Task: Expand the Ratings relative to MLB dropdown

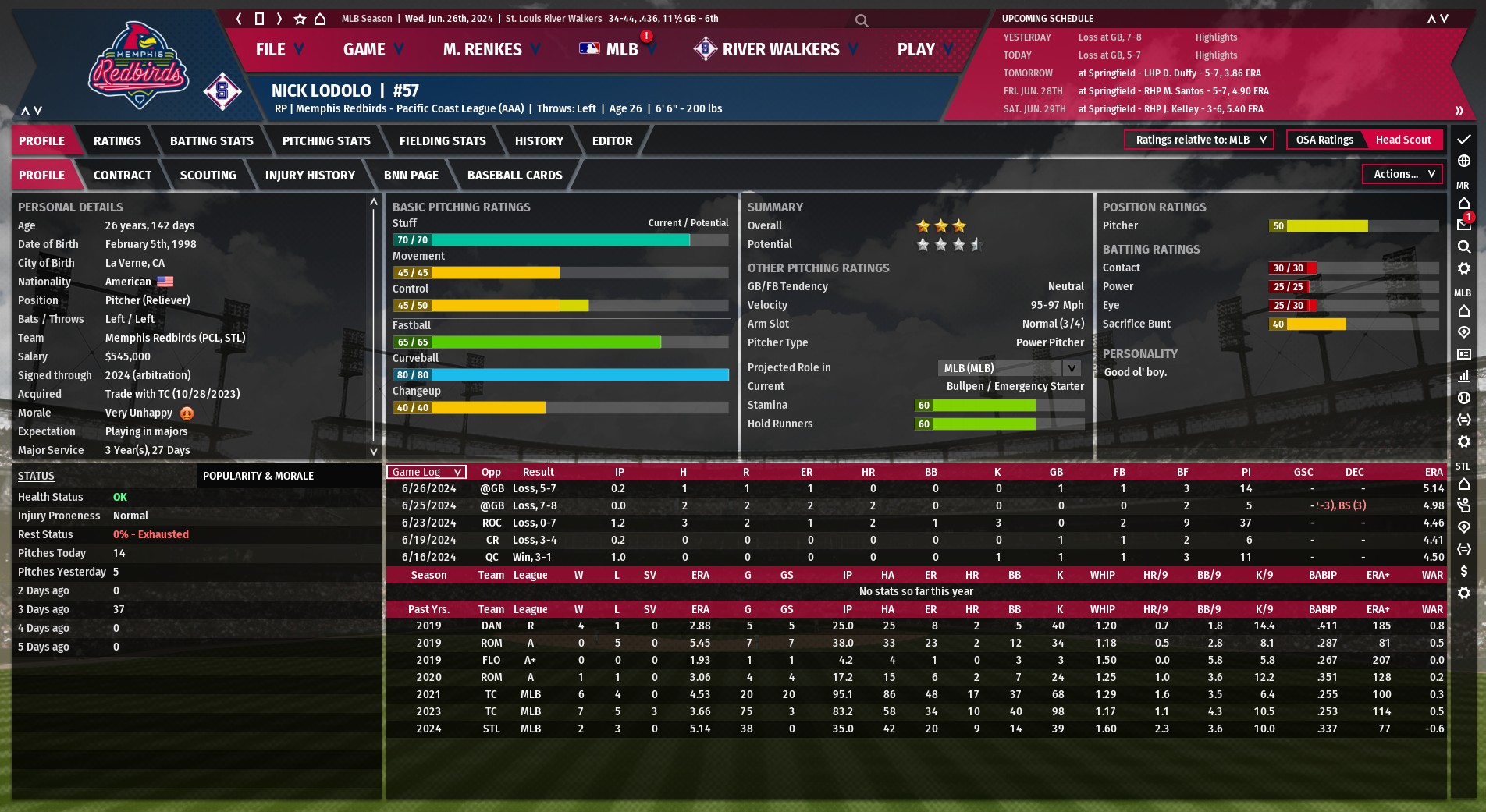Action: (x=1199, y=140)
